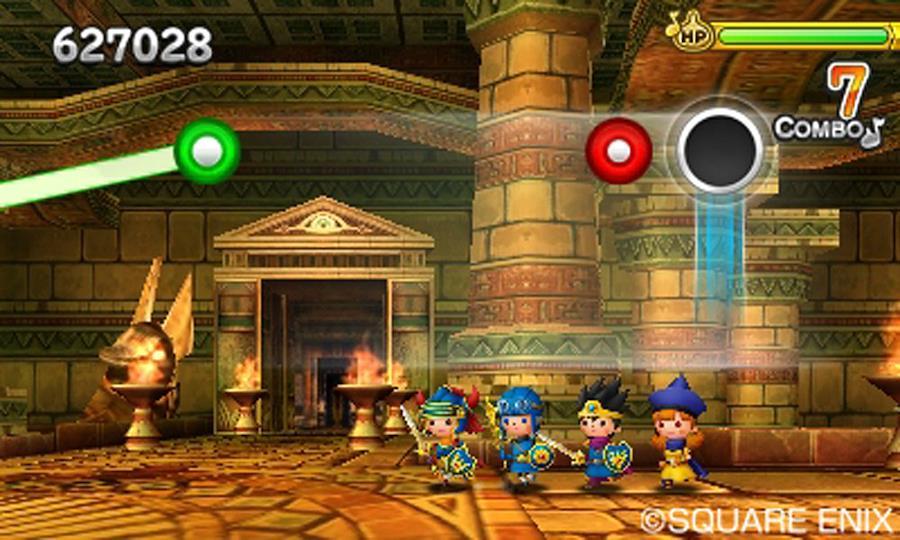
Task: Hit the green hold note head
Action: pos(207,151)
